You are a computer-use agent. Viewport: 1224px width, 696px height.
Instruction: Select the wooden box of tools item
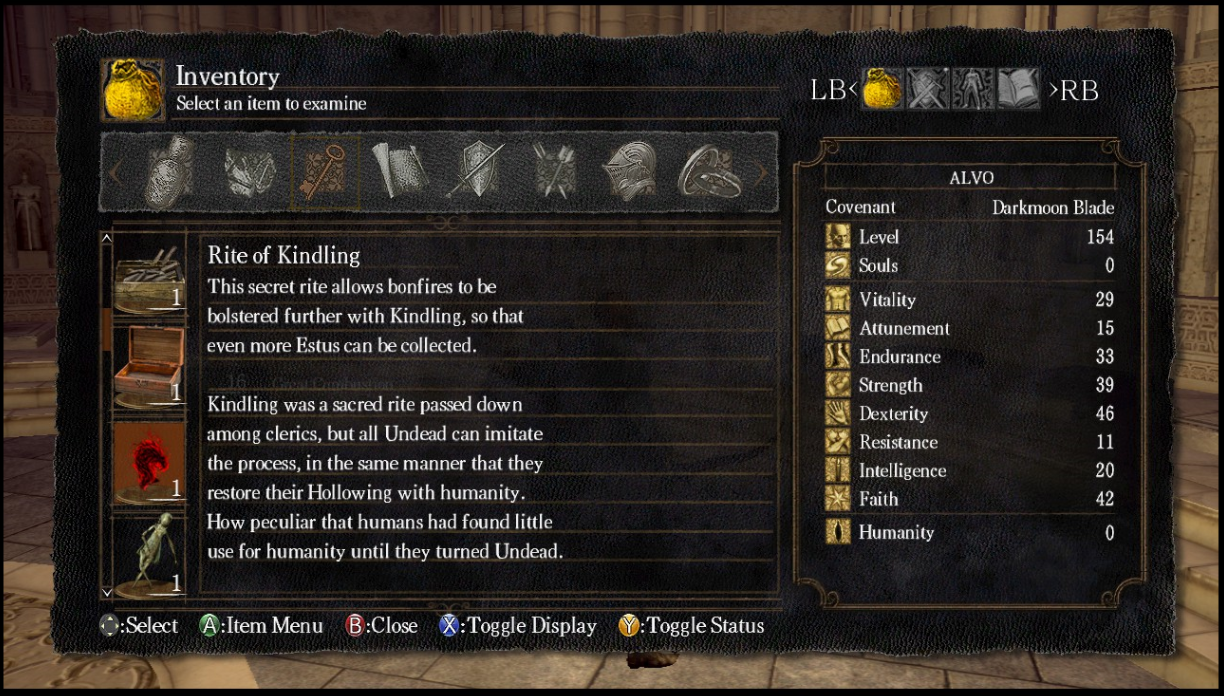tap(148, 274)
